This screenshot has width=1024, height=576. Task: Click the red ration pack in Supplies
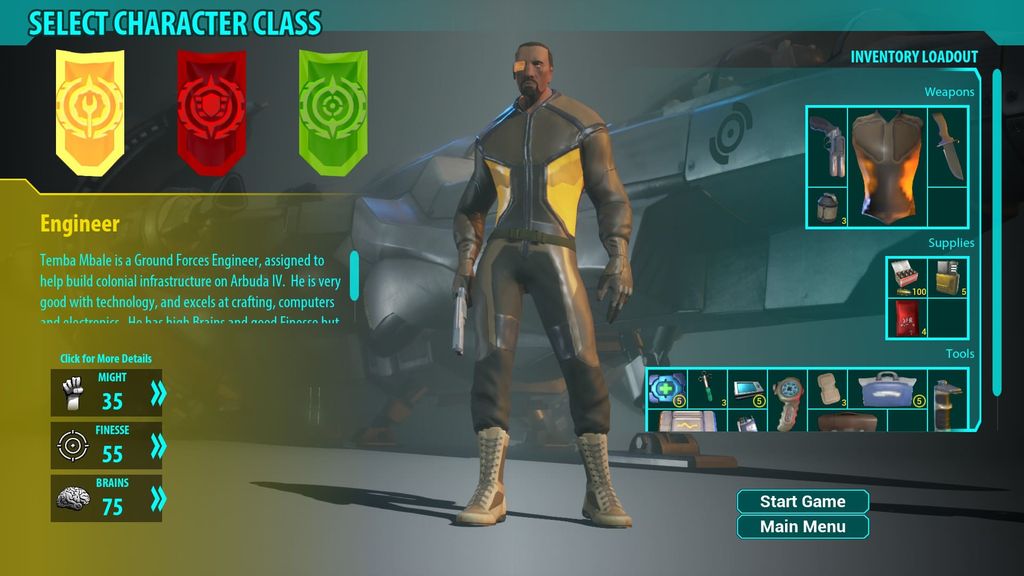907,318
